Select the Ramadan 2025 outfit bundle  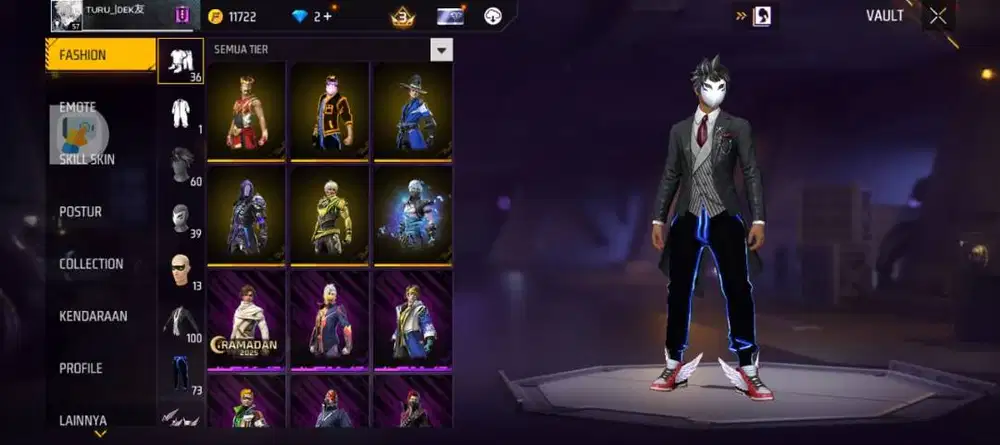tap(246, 318)
